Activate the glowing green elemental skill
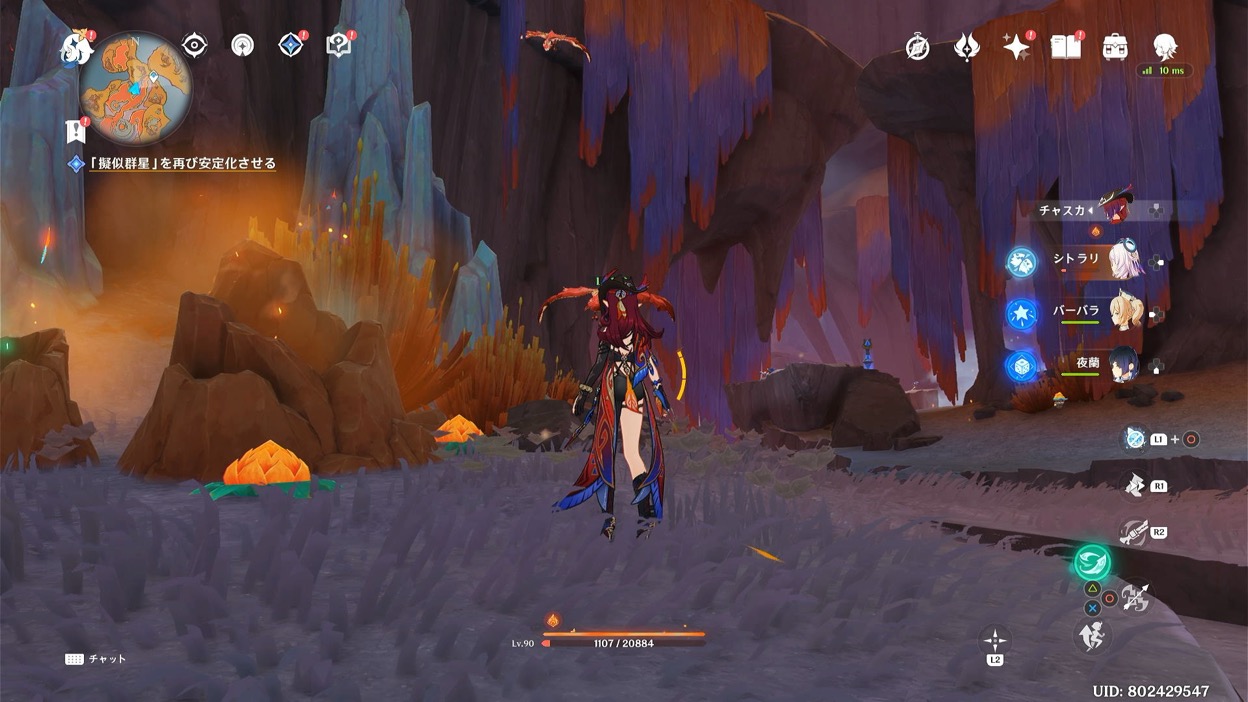Image resolution: width=1248 pixels, height=702 pixels. tap(1092, 562)
